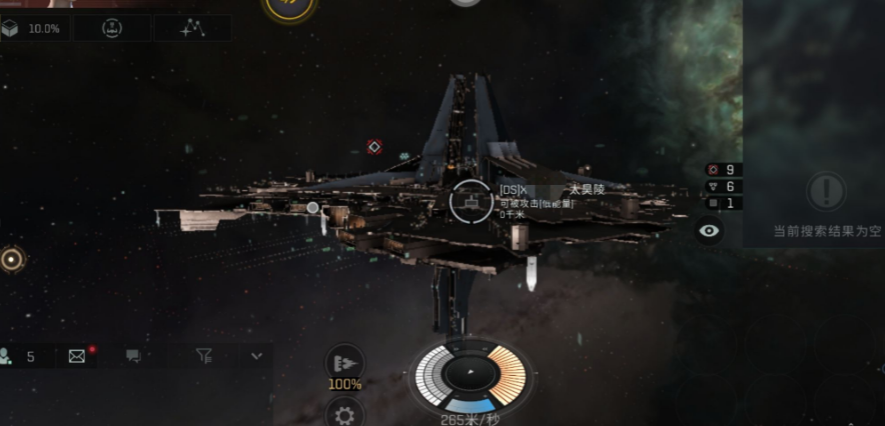Open the chat bubbles icon
Image resolution: width=885 pixels, height=426 pixels.
(x=132, y=356)
